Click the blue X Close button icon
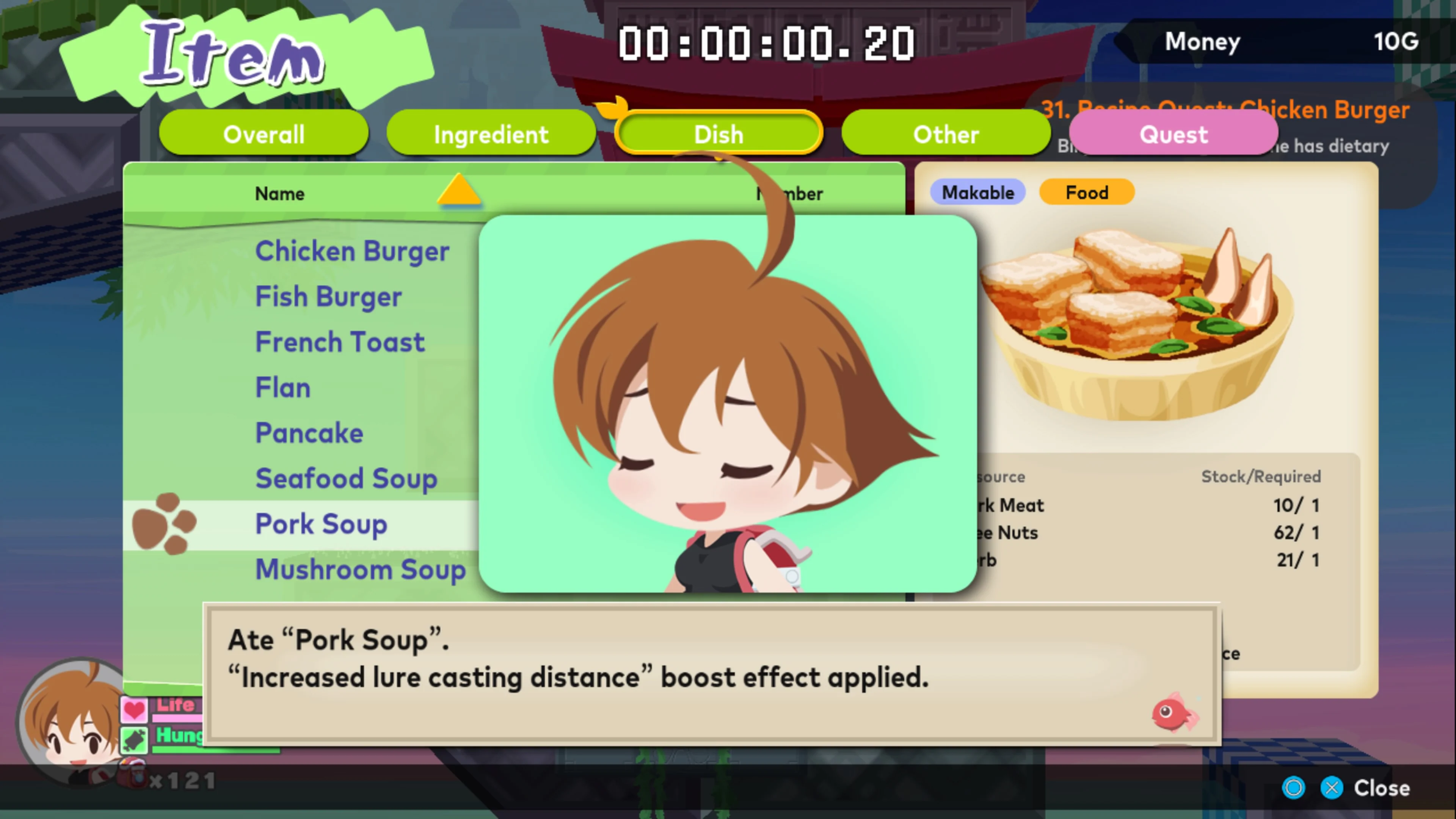Image resolution: width=1456 pixels, height=819 pixels. pos(1332,788)
